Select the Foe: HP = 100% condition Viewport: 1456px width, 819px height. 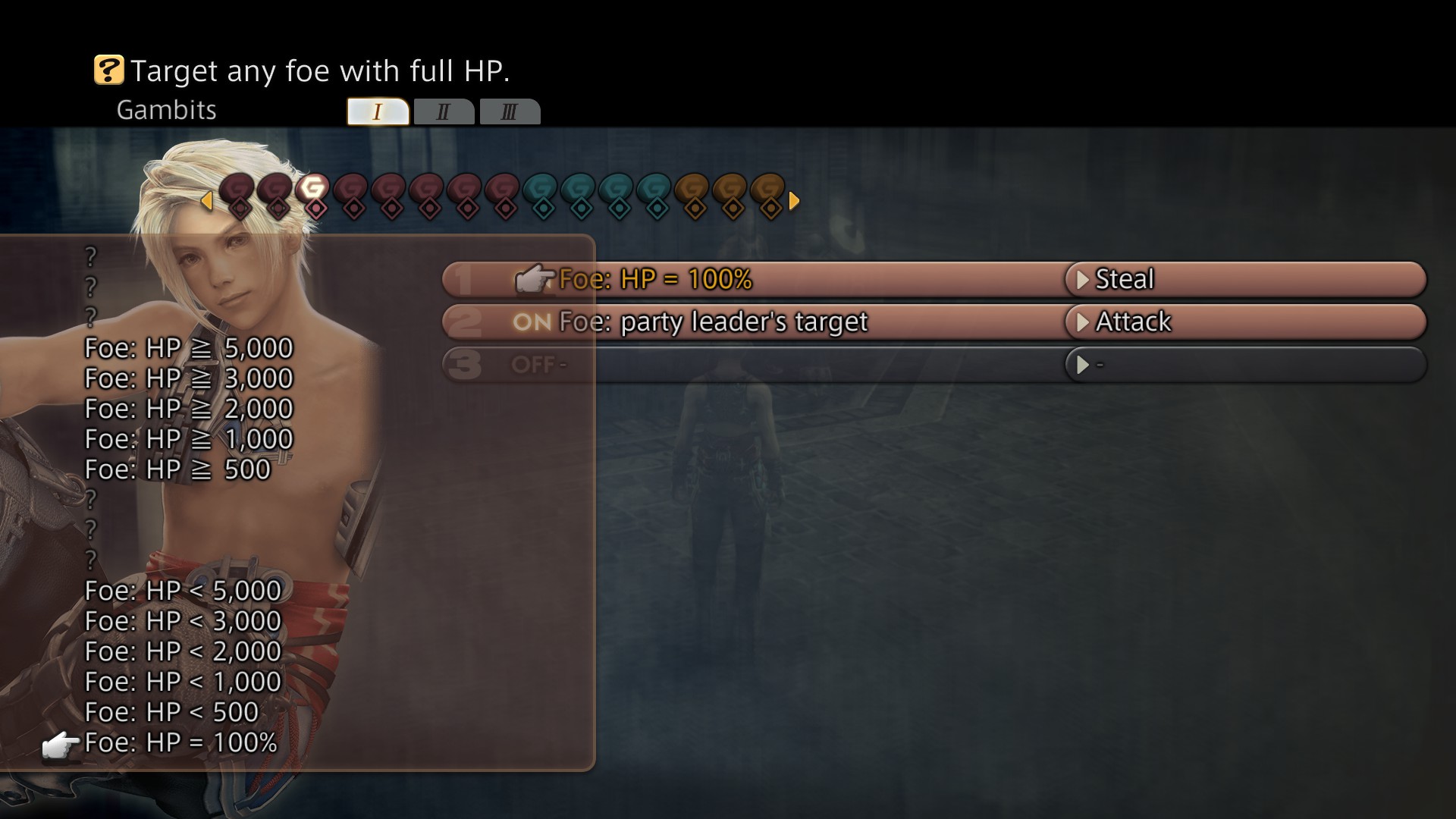(x=655, y=280)
